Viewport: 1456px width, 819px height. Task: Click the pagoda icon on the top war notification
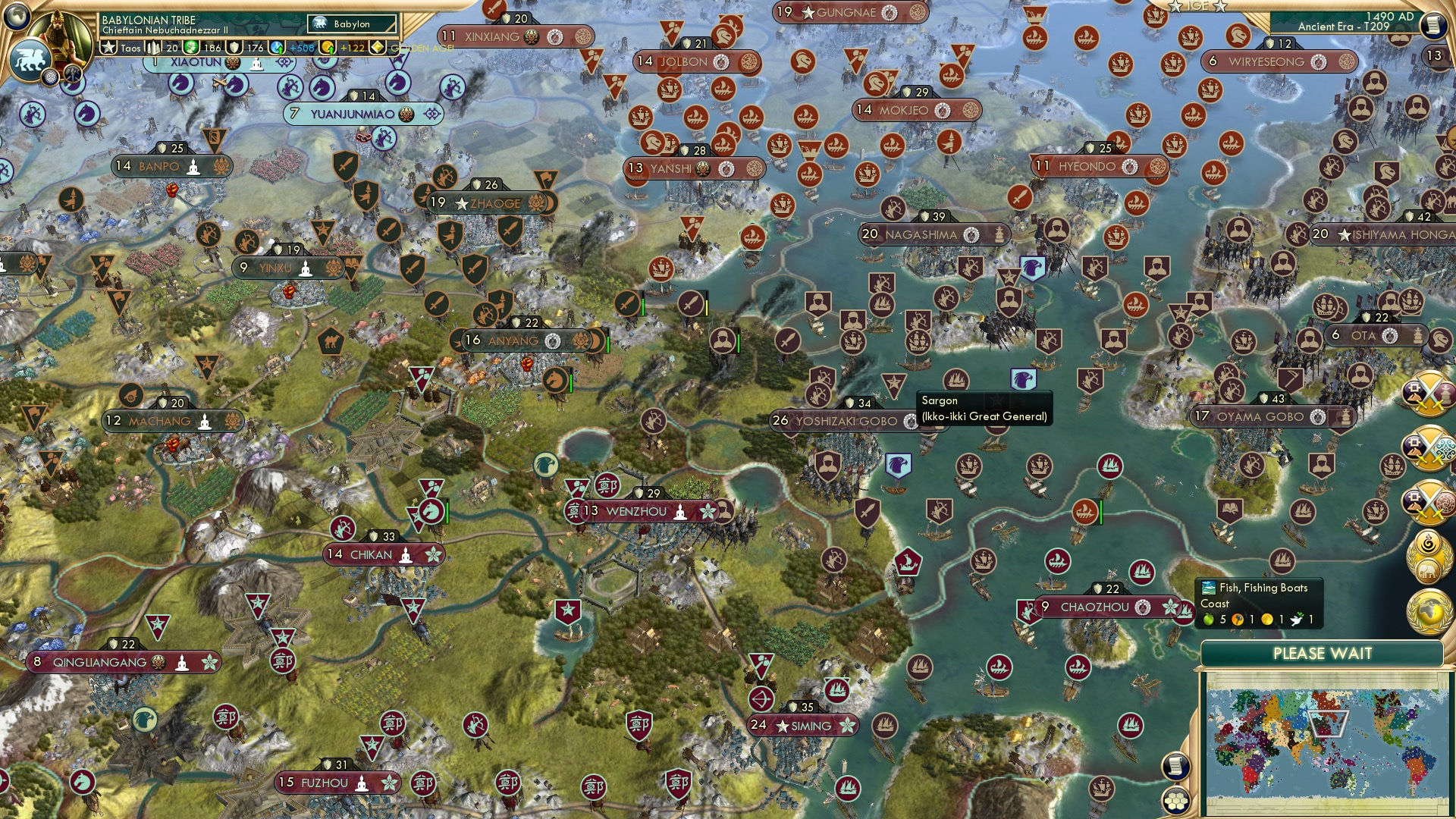tap(1445, 393)
